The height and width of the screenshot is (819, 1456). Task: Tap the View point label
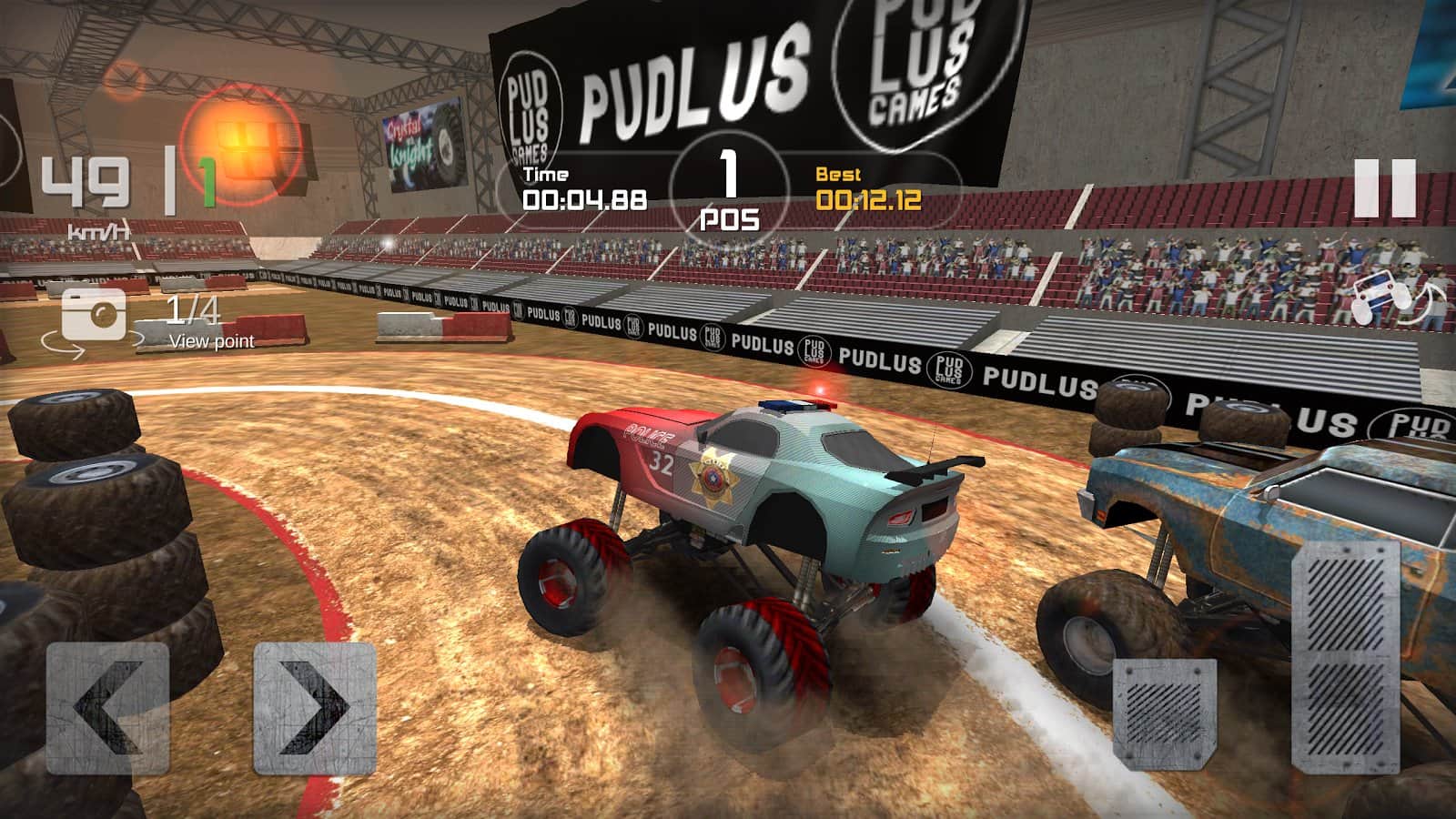212,343
